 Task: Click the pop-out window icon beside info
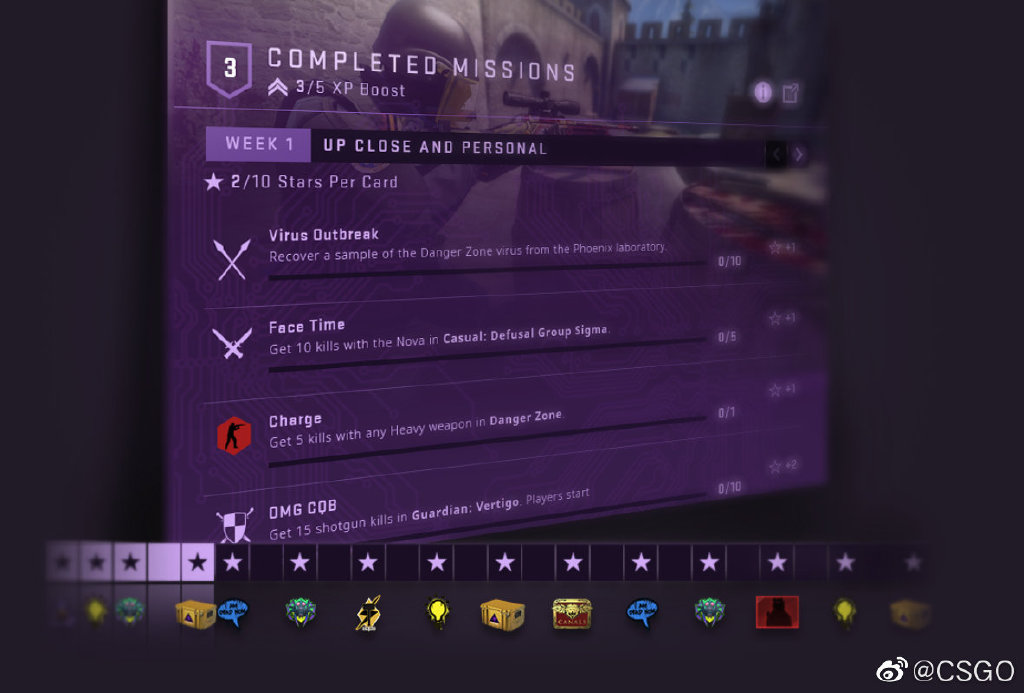790,94
